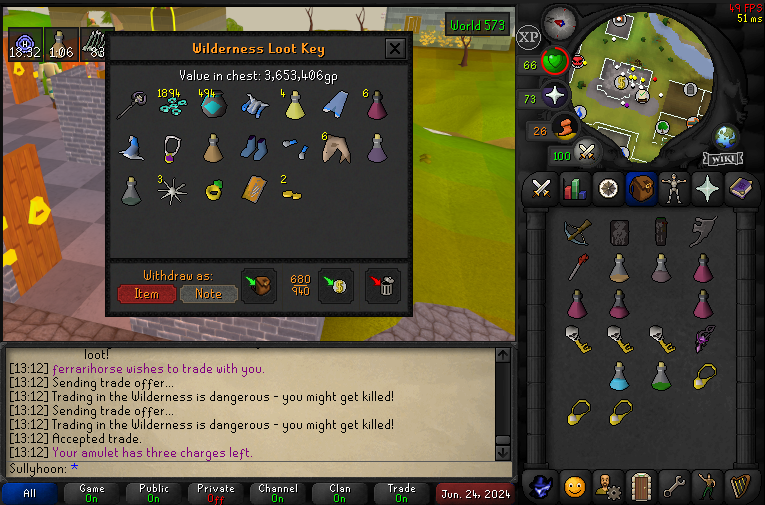Close the Wilderness Loot Key window

[395, 48]
